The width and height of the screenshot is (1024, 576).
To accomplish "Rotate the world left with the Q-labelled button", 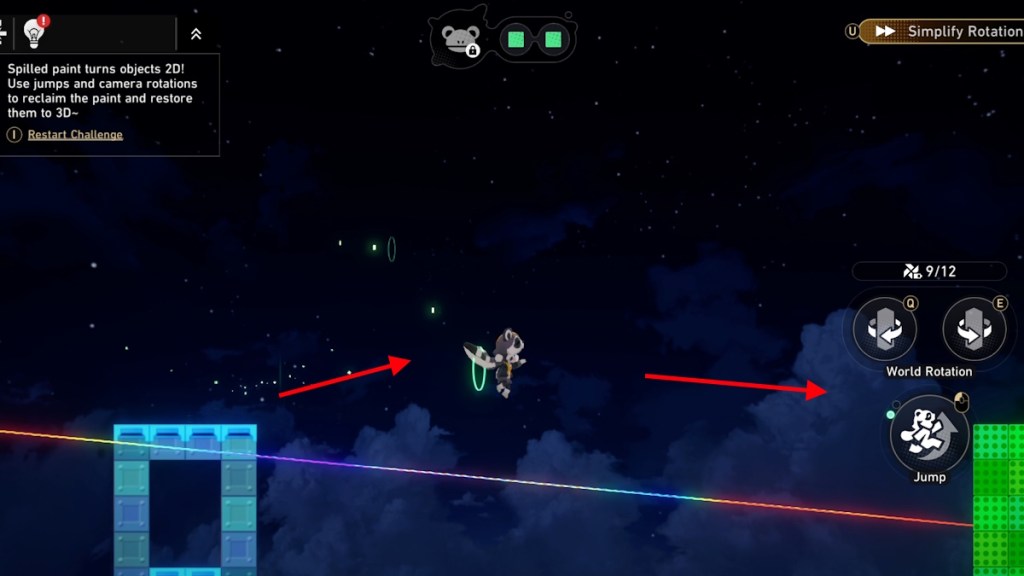I will click(x=885, y=330).
